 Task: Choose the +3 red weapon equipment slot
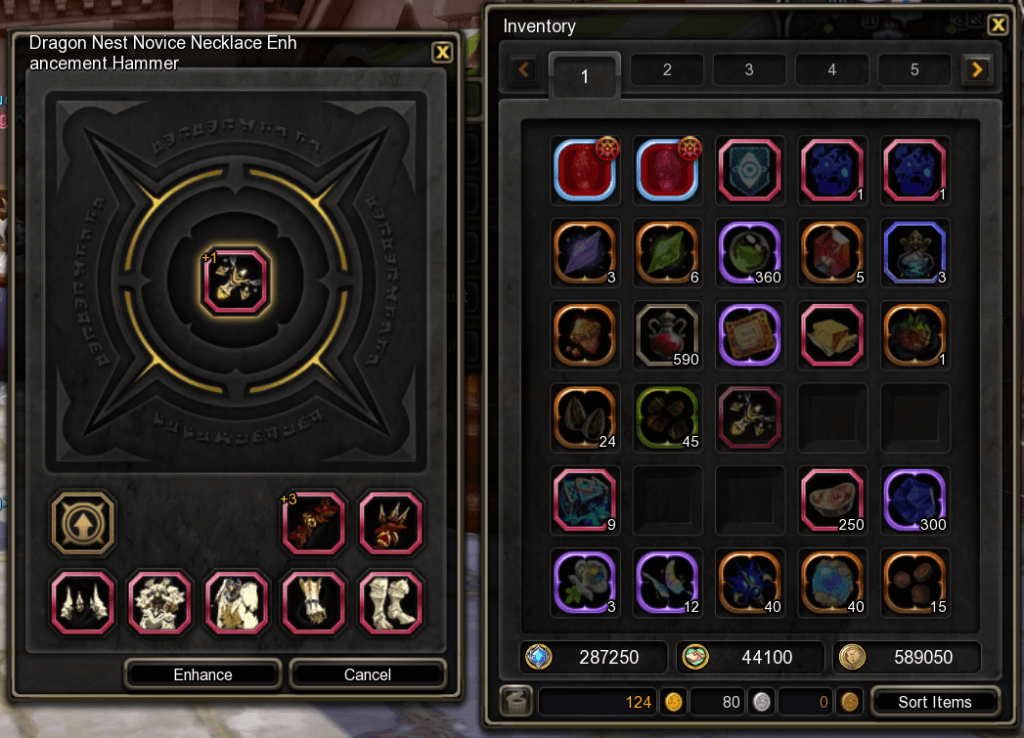[x=314, y=522]
